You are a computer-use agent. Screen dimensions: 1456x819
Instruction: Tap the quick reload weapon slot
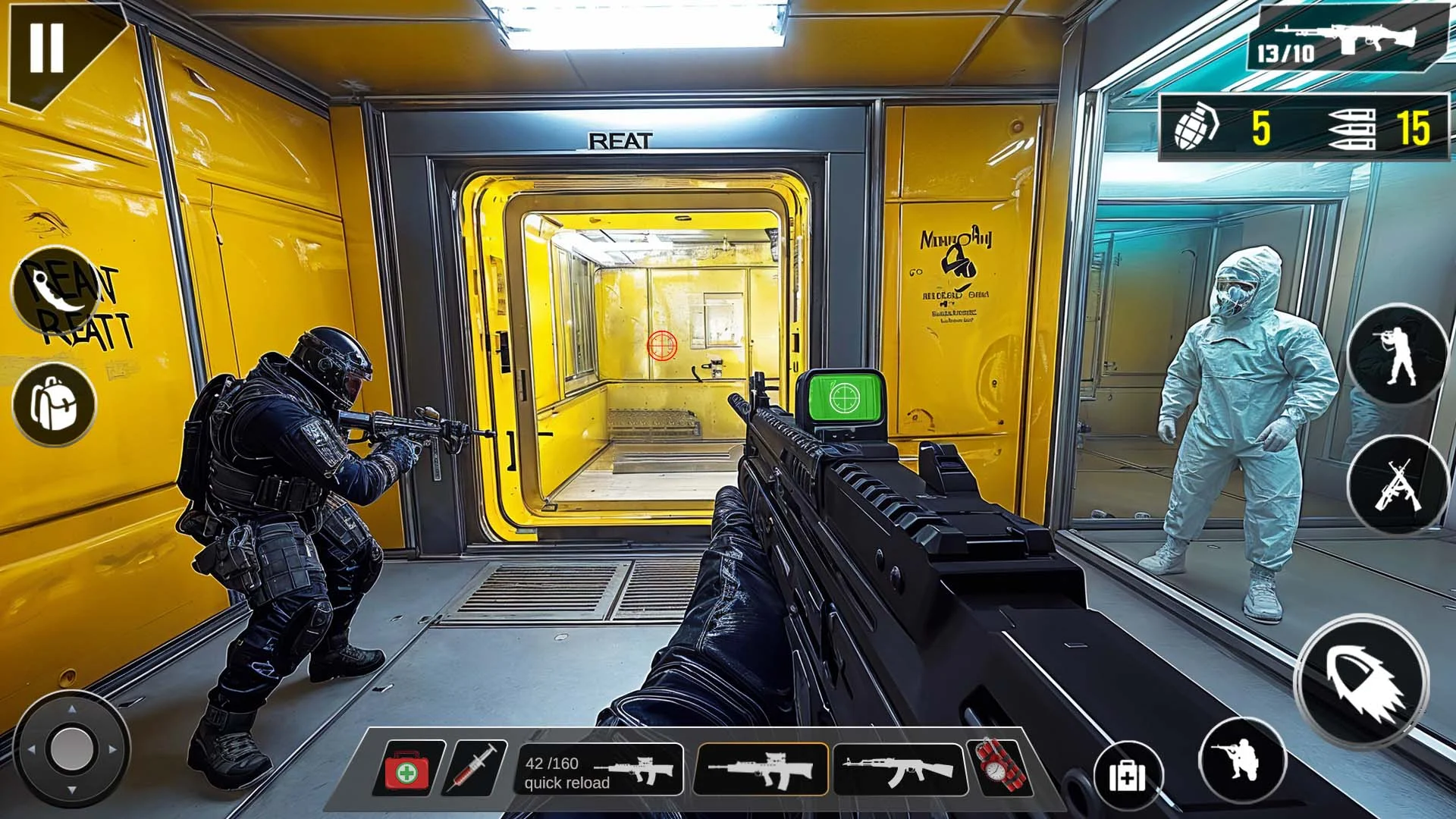[x=600, y=770]
